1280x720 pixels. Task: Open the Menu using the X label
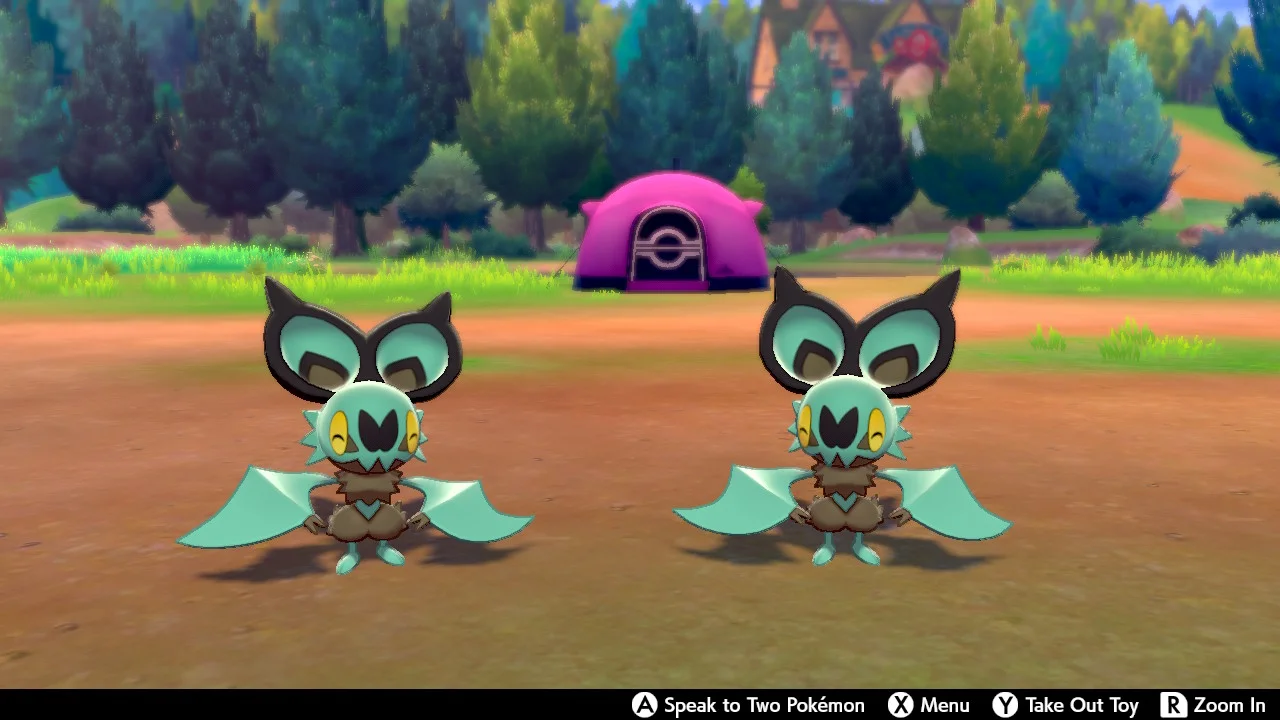943,705
